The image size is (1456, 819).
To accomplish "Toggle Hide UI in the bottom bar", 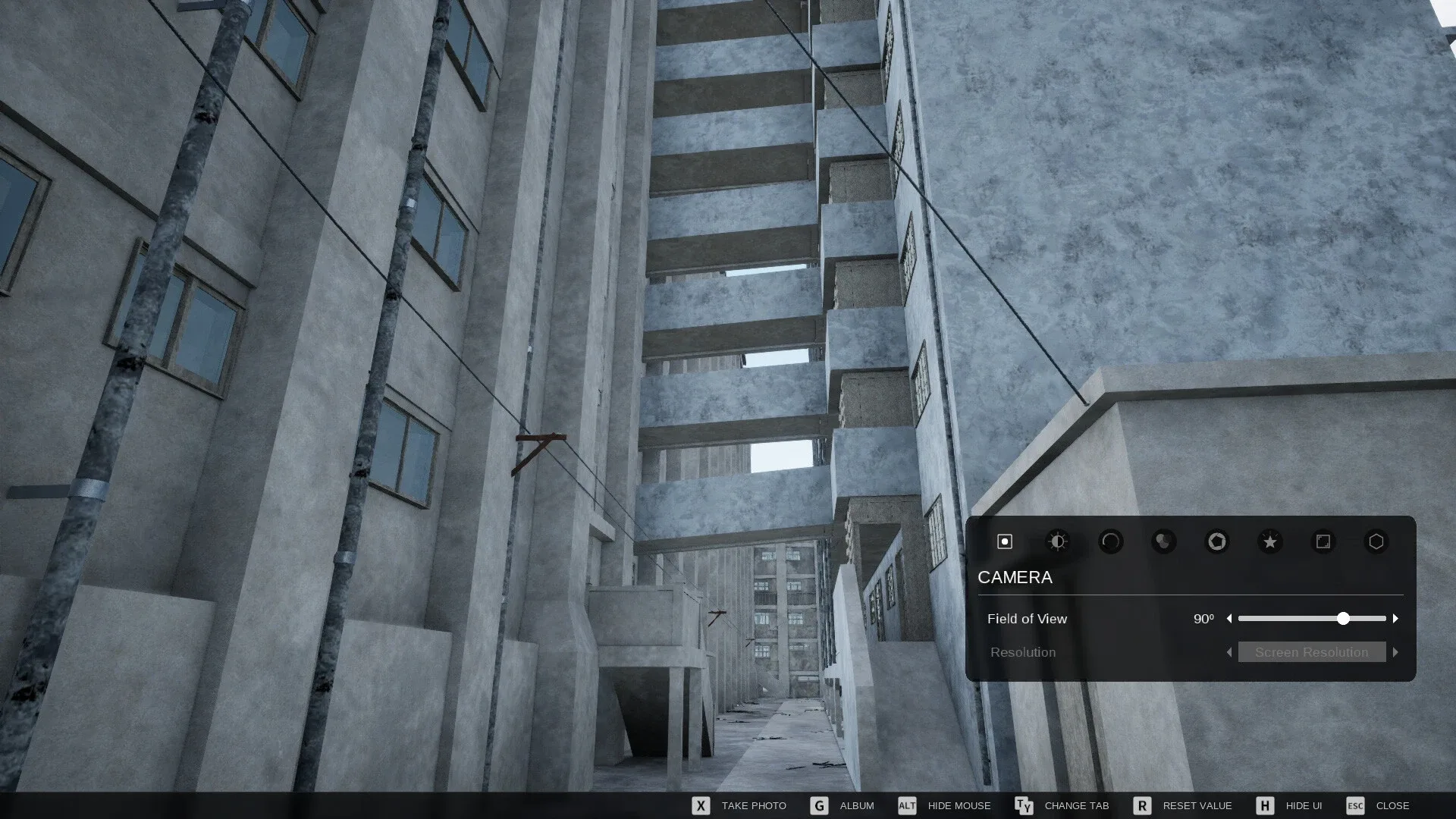I will [x=1302, y=805].
